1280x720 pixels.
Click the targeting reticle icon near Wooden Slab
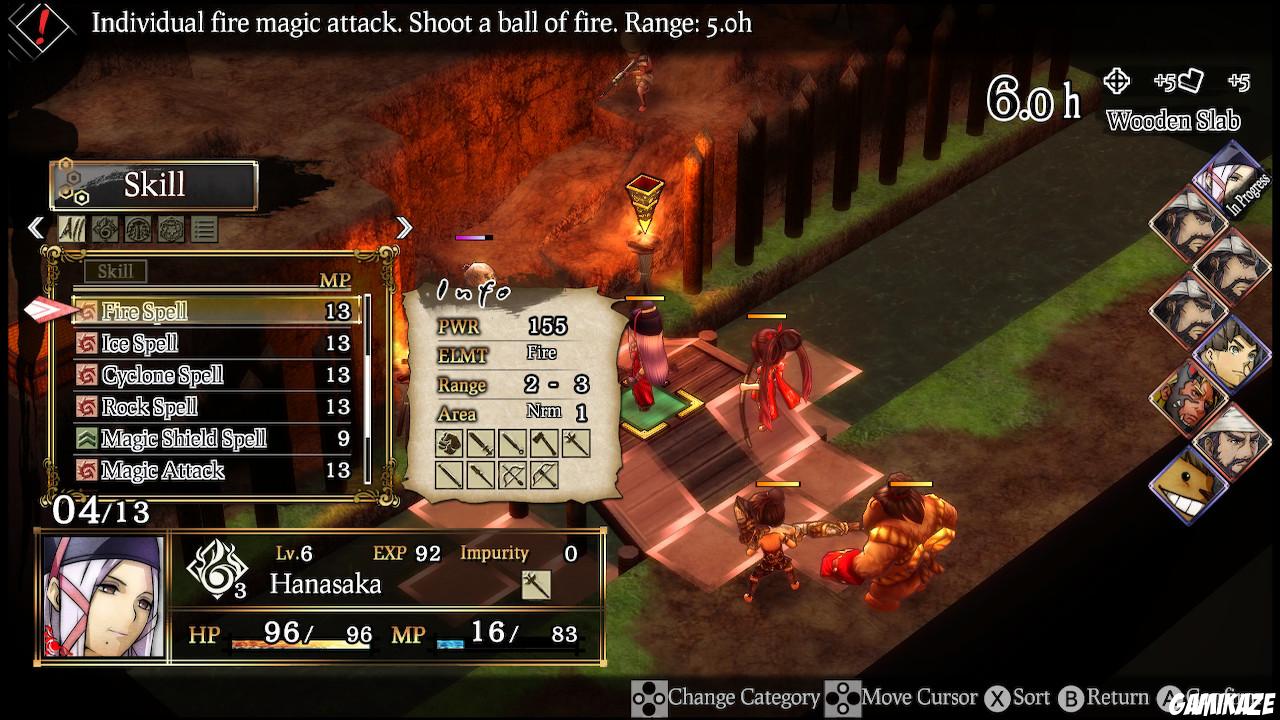click(1115, 83)
